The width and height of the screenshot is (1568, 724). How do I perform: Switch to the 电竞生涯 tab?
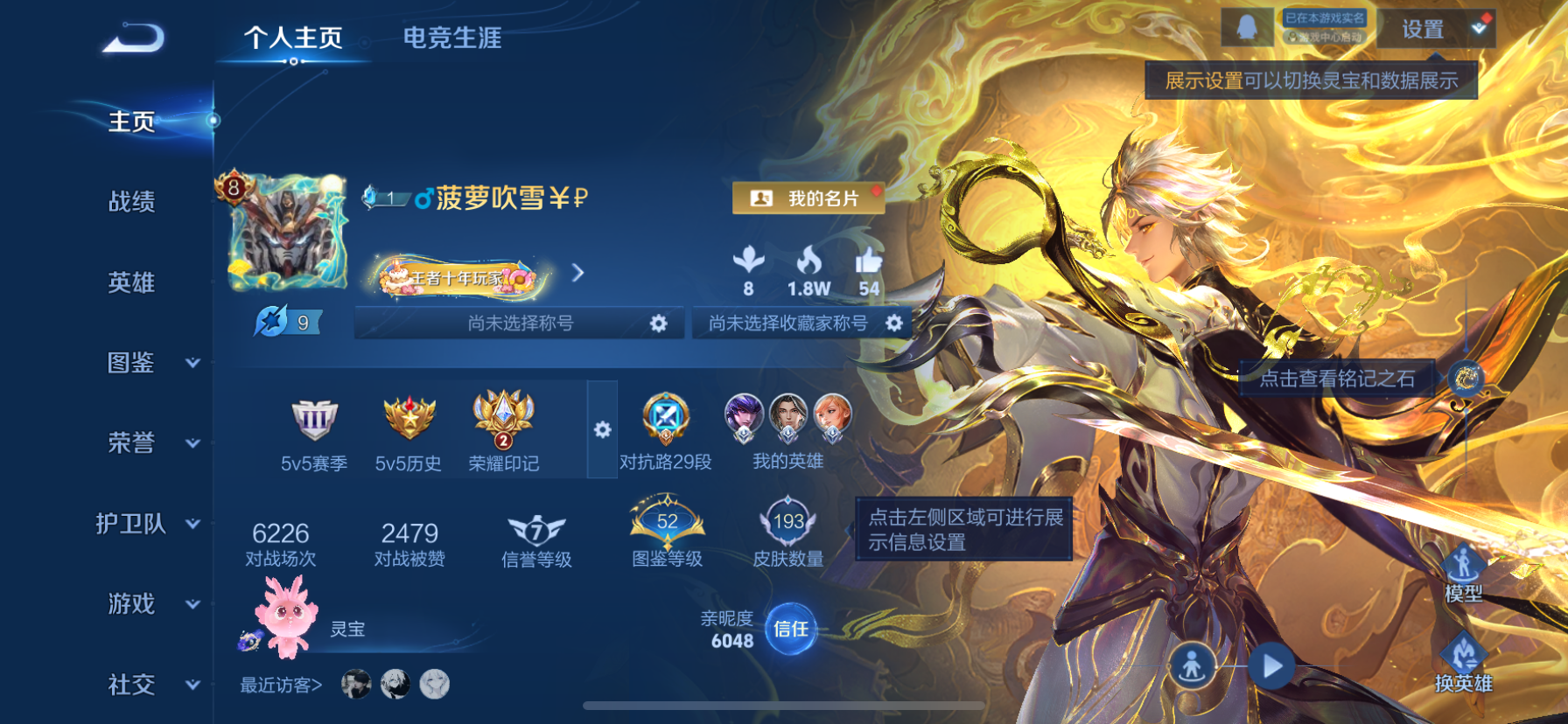coord(451,38)
